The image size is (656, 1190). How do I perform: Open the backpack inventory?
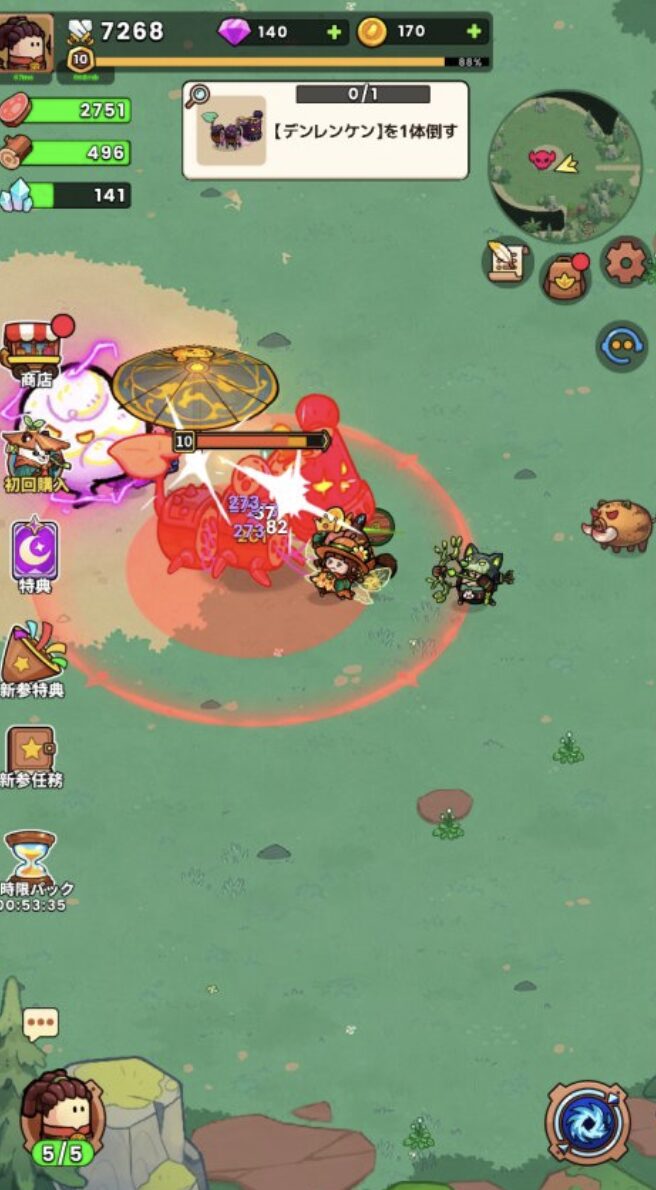566,277
